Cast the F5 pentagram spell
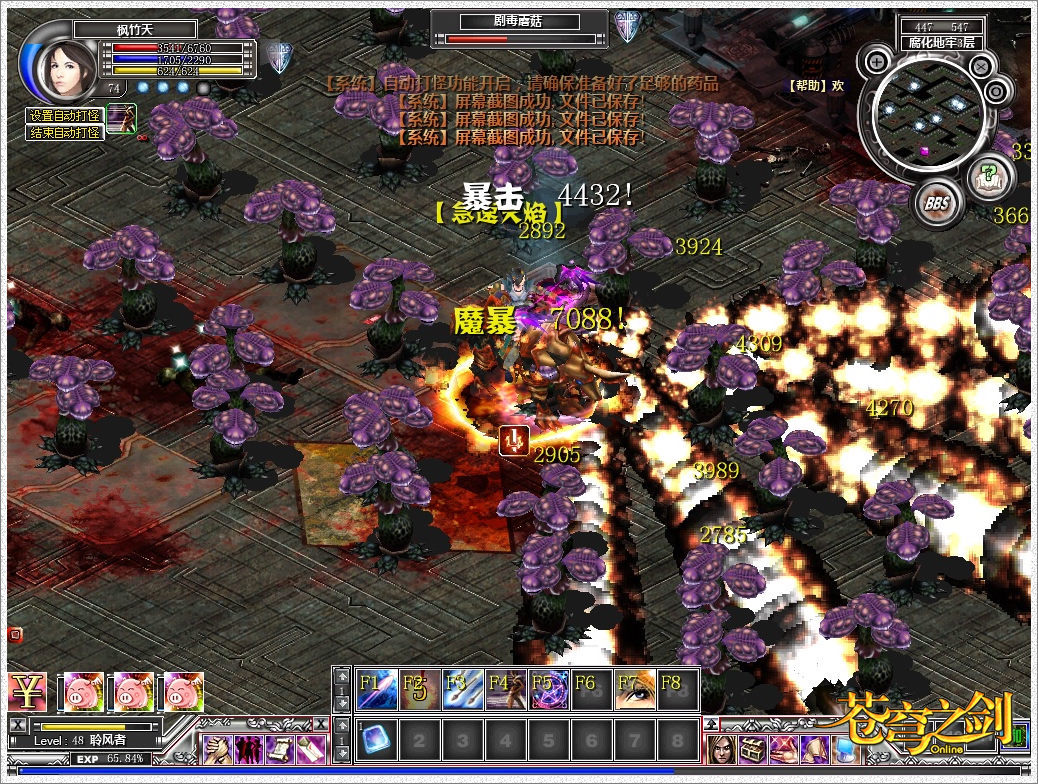 pos(549,689)
